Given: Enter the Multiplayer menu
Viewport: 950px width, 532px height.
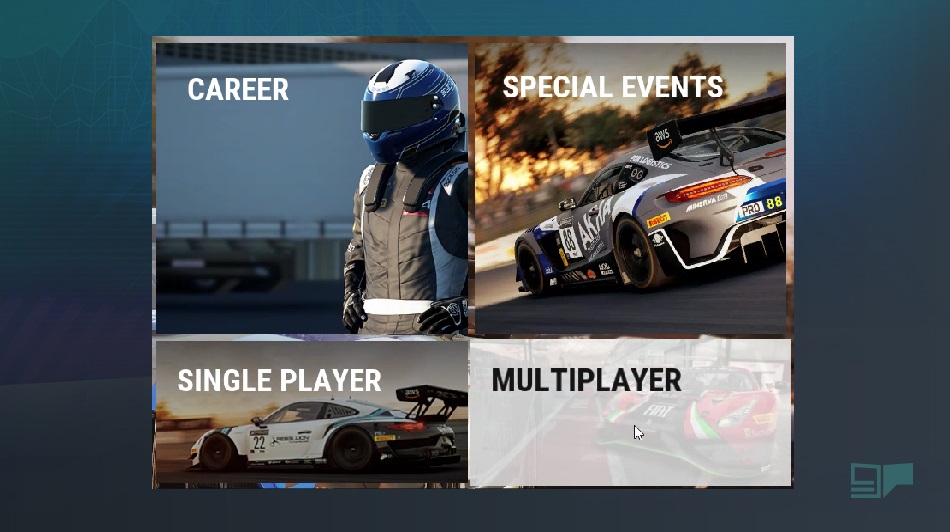Looking at the screenshot, I should (630, 412).
